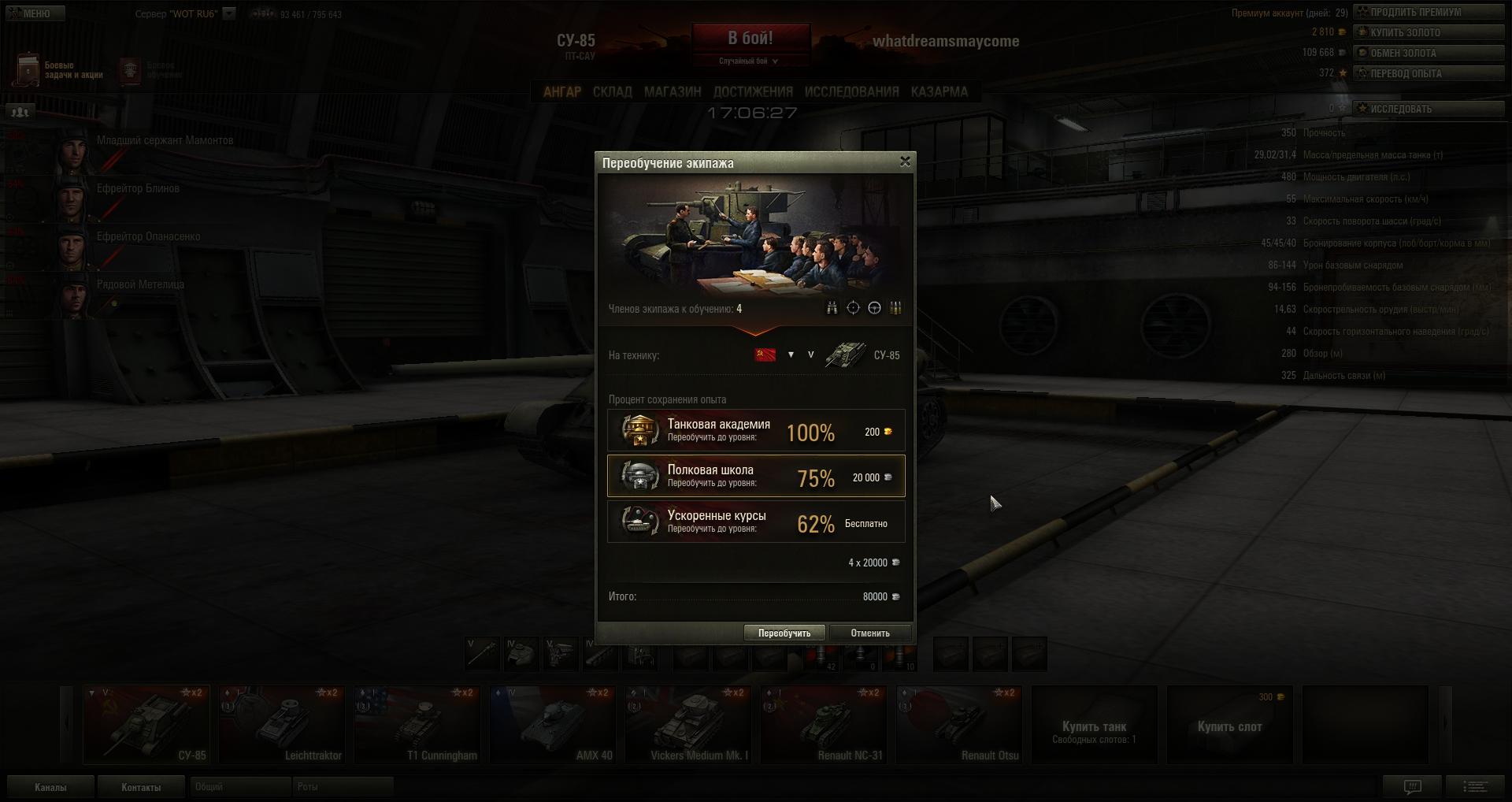Go to the МАГАЗИН tab

pyautogui.click(x=673, y=92)
